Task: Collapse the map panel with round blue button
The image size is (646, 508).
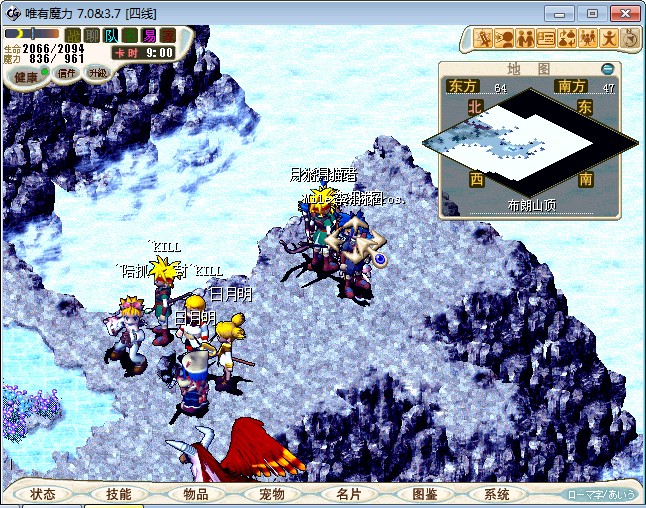Action: 607,69
